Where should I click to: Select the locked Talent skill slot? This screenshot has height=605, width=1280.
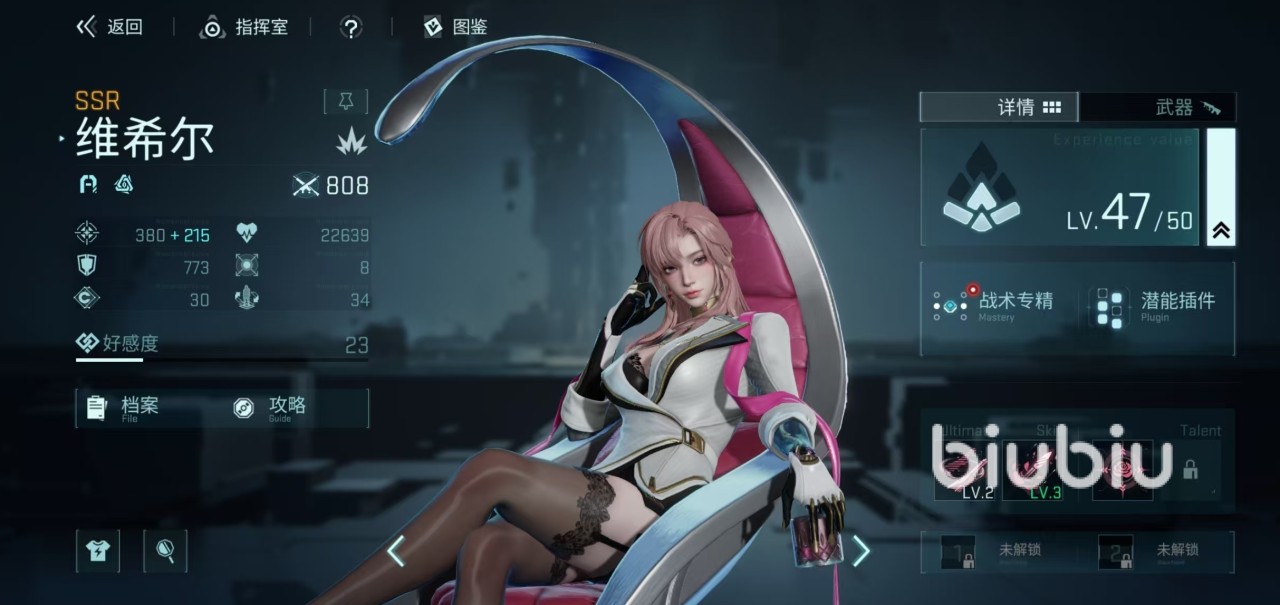[1190, 469]
